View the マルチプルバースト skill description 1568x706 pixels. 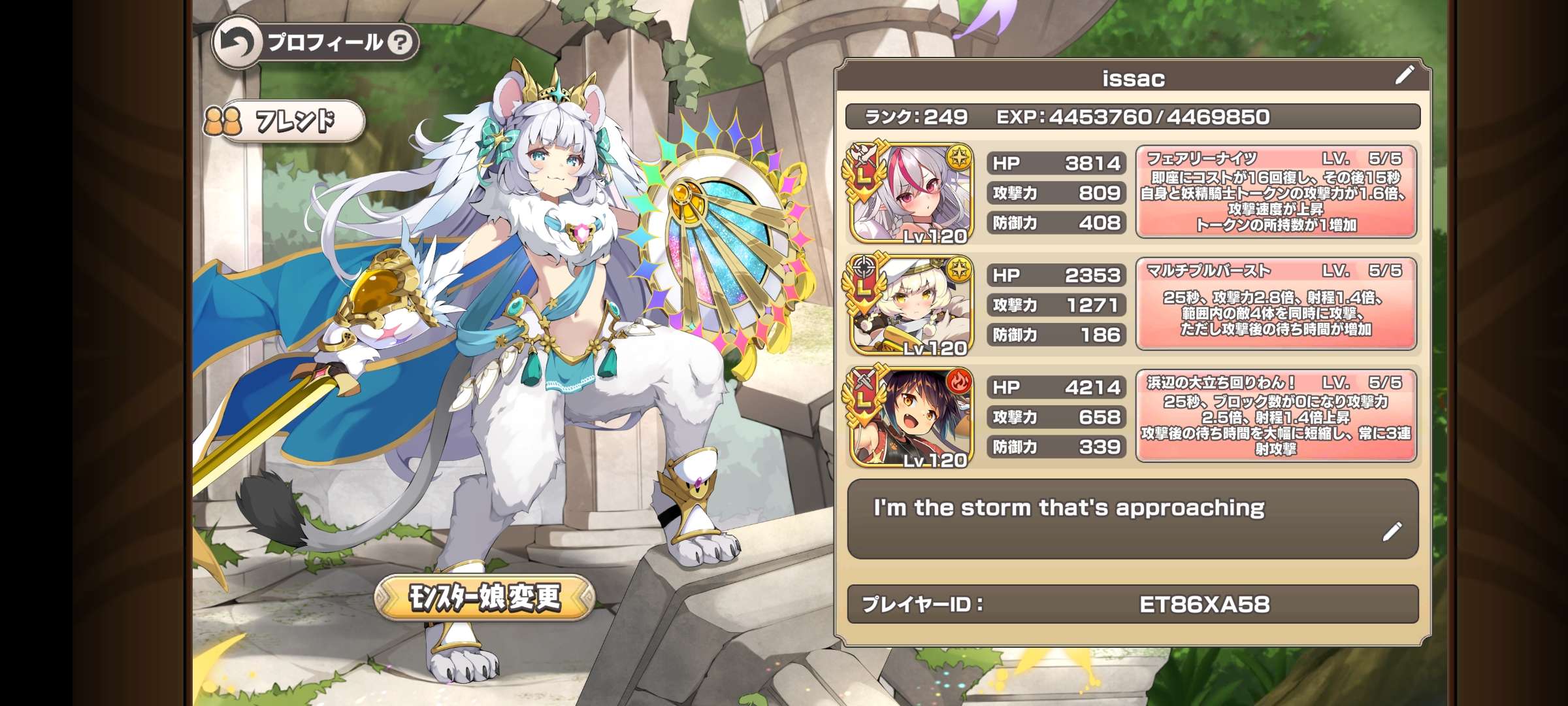pos(1276,304)
